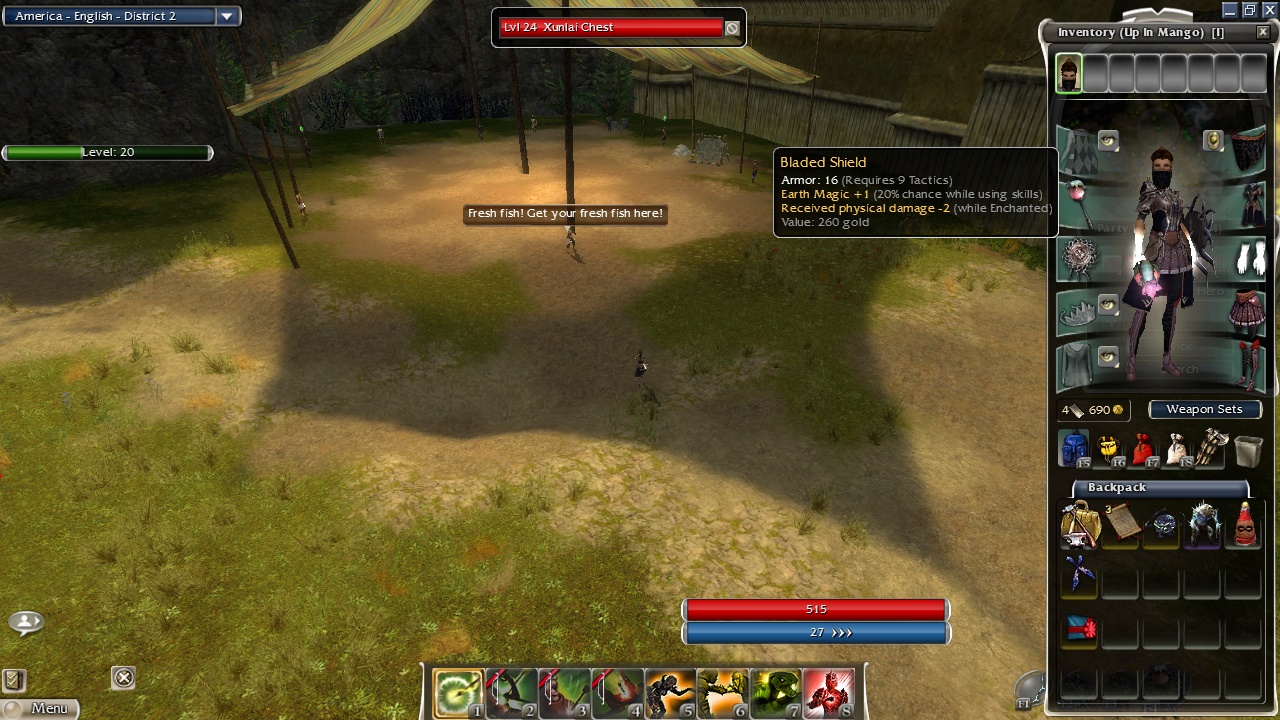Select the salvage kit in Backpack
Viewport: 1280px width, 720px height.
tap(1080, 525)
